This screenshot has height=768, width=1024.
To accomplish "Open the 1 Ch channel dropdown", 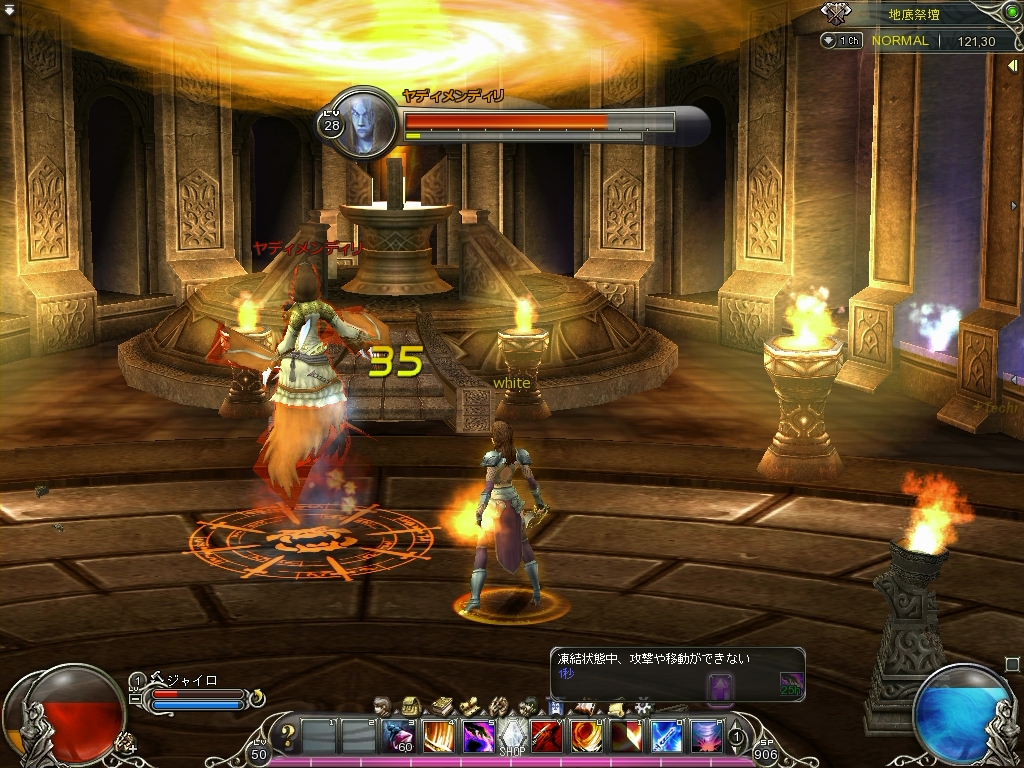I will (842, 41).
